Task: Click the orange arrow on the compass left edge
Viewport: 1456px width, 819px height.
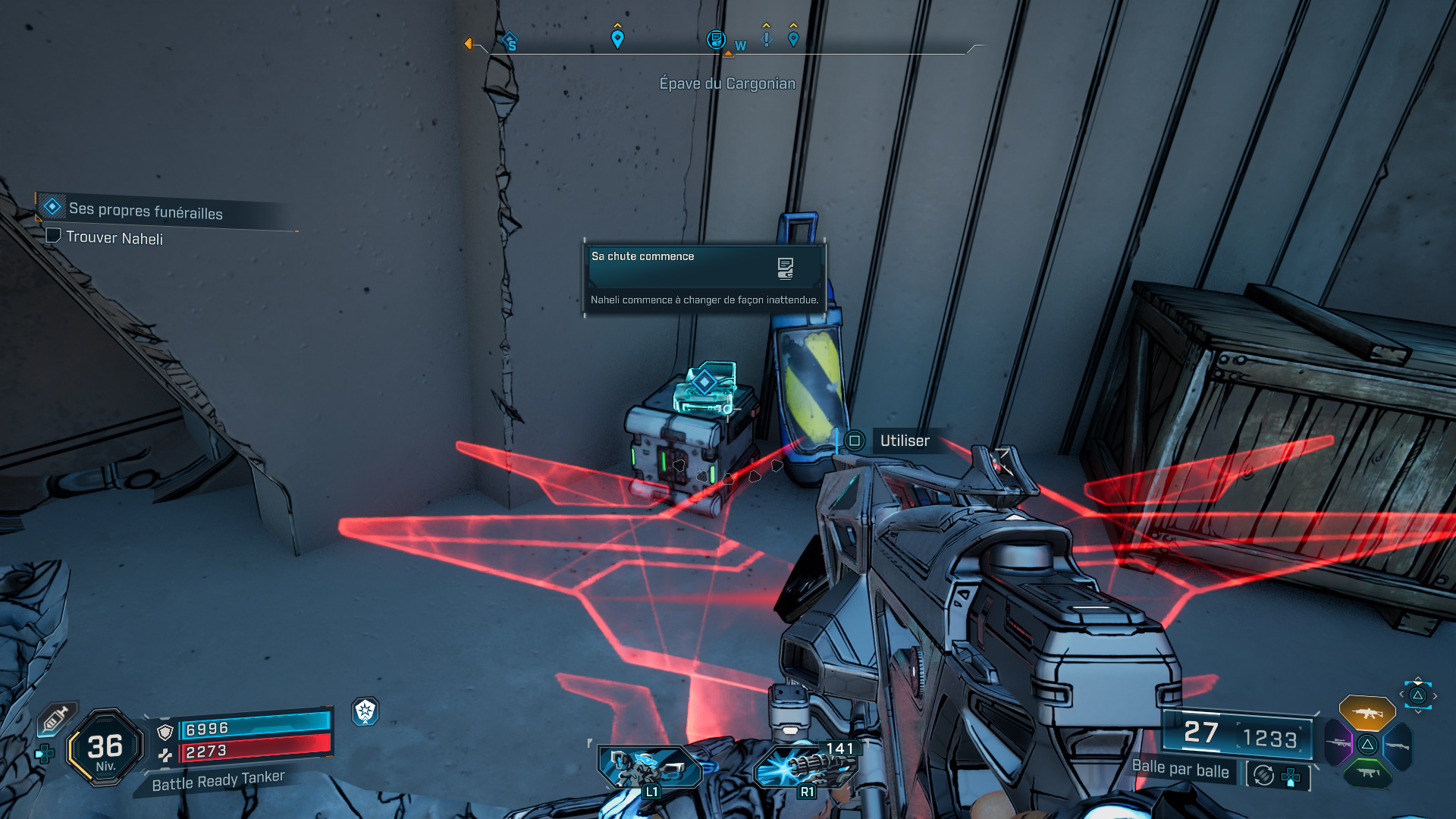Action: click(468, 44)
